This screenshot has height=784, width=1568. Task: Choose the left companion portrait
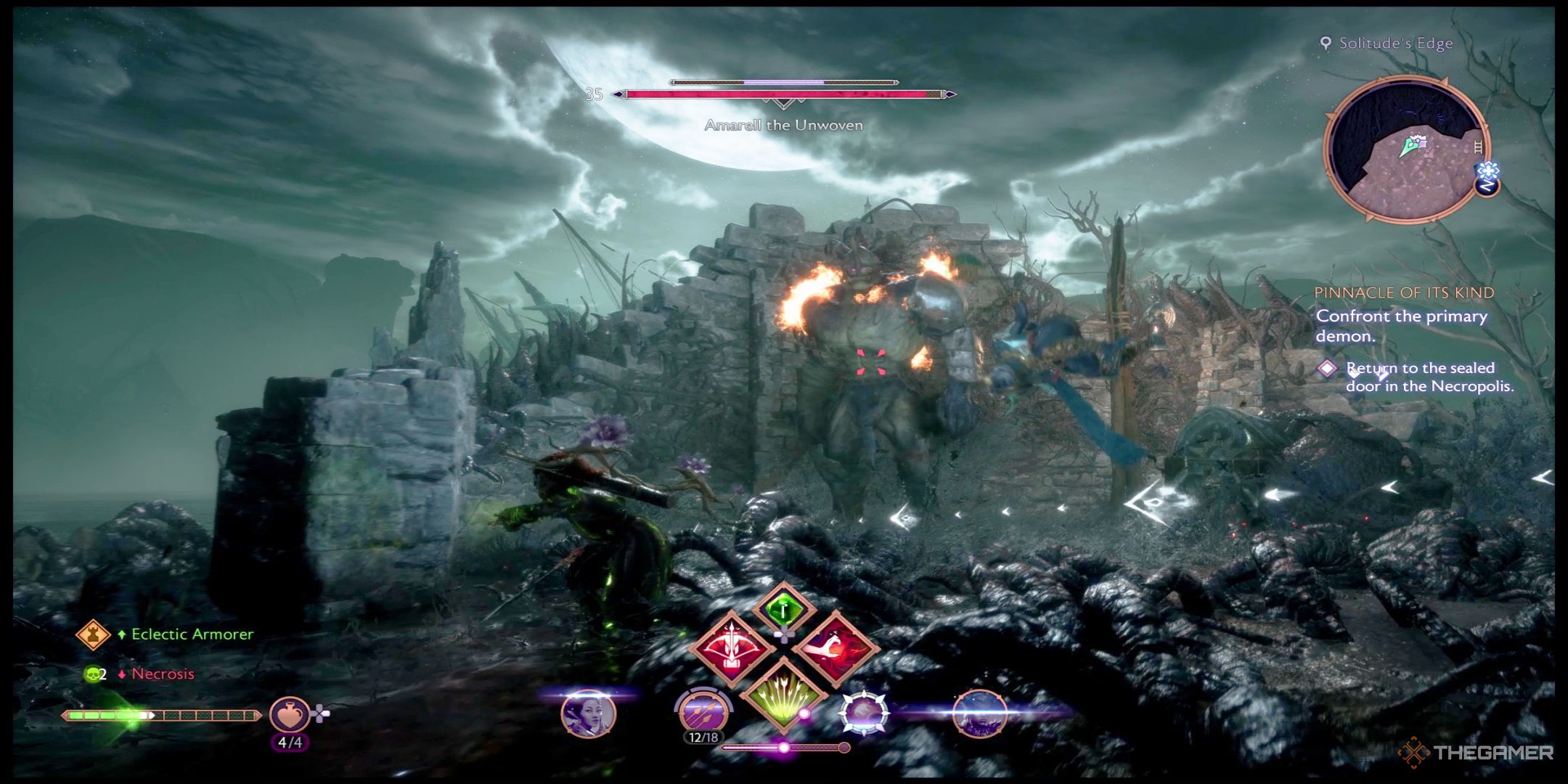589,714
